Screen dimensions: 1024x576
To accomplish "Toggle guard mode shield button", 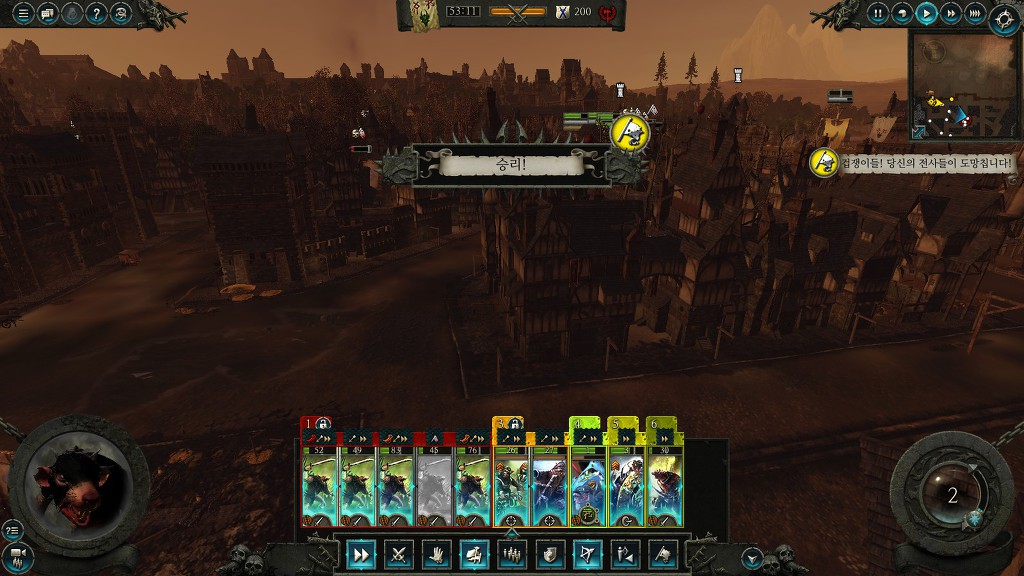I will (548, 554).
